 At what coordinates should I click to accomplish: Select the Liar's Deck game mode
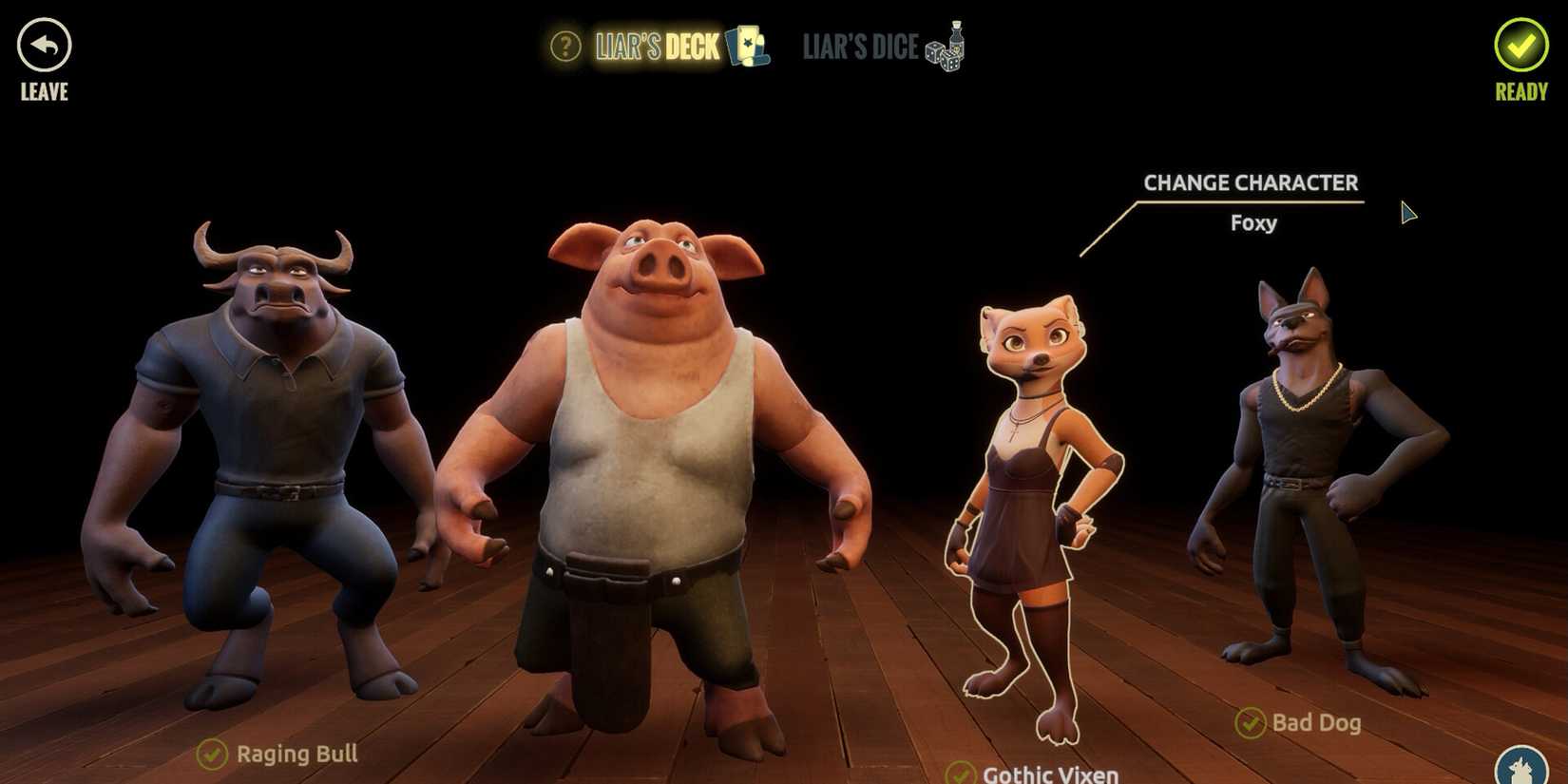[656, 46]
